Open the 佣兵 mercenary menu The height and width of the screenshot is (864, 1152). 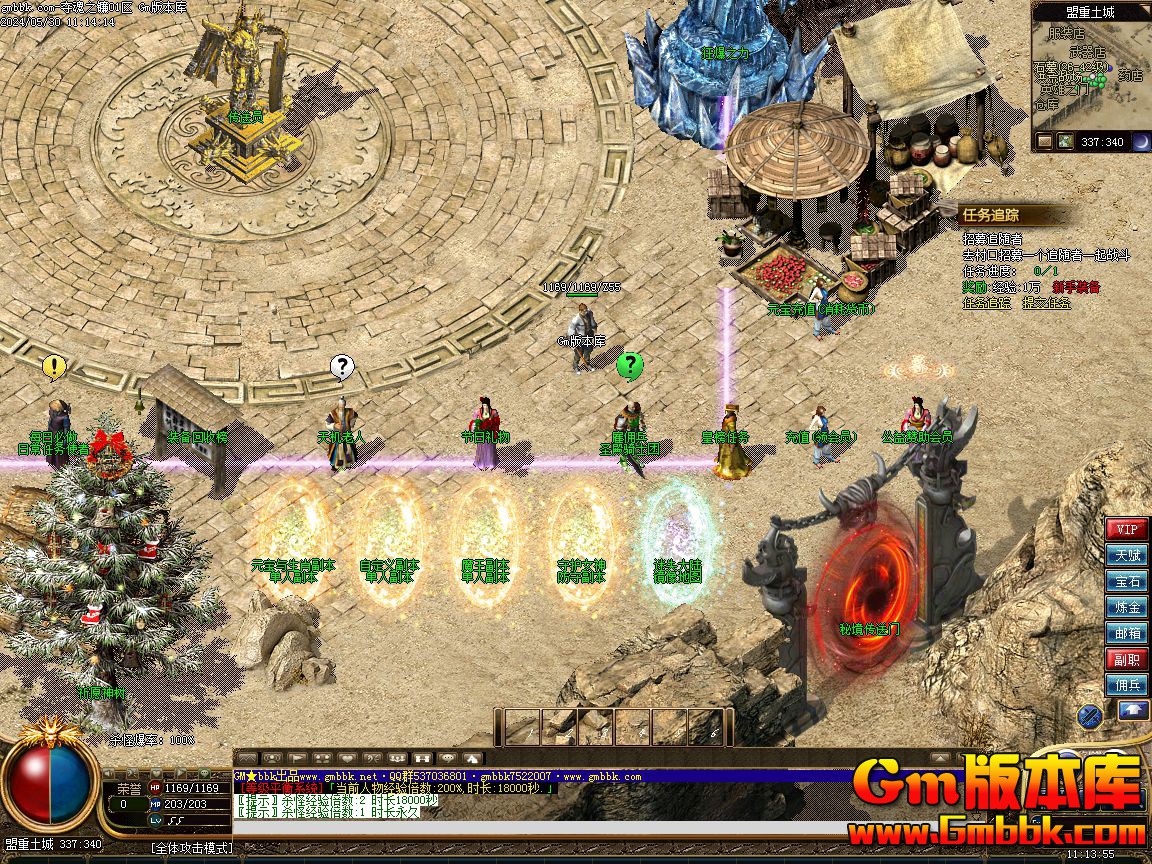coord(1127,685)
